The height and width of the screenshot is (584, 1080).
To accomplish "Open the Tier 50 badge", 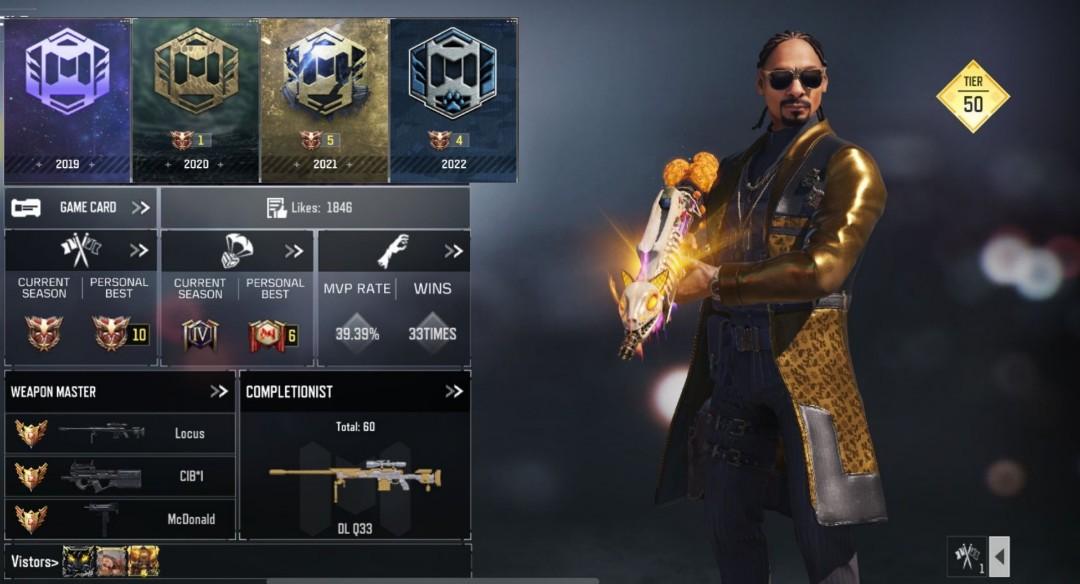I will coord(972,97).
